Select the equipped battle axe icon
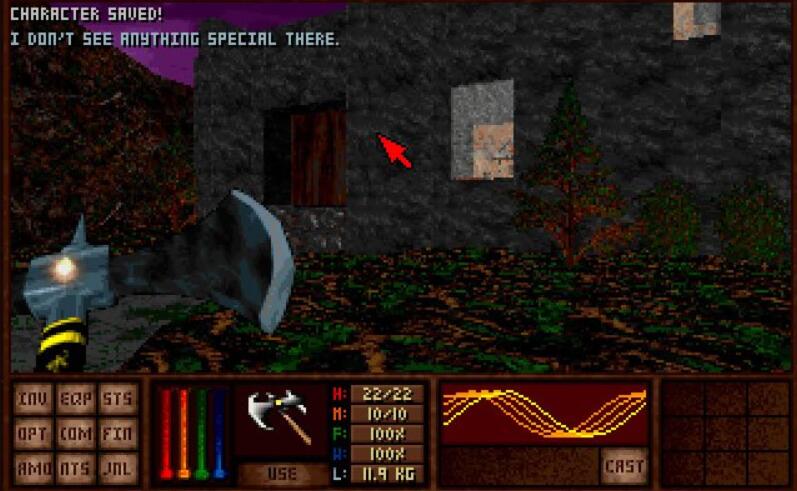This screenshot has height=491, width=797. 281,417
